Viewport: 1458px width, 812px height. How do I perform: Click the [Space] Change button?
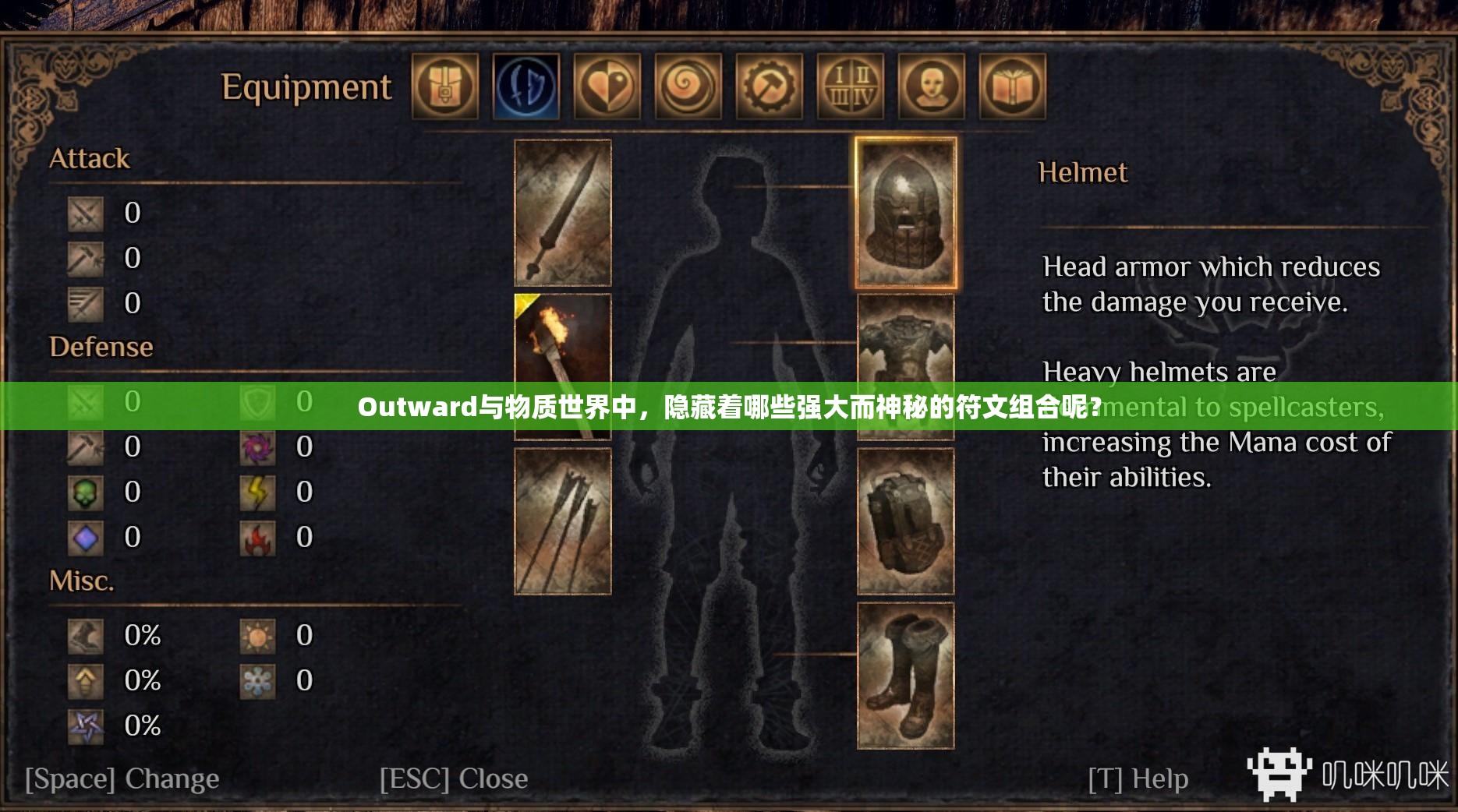[x=121, y=778]
